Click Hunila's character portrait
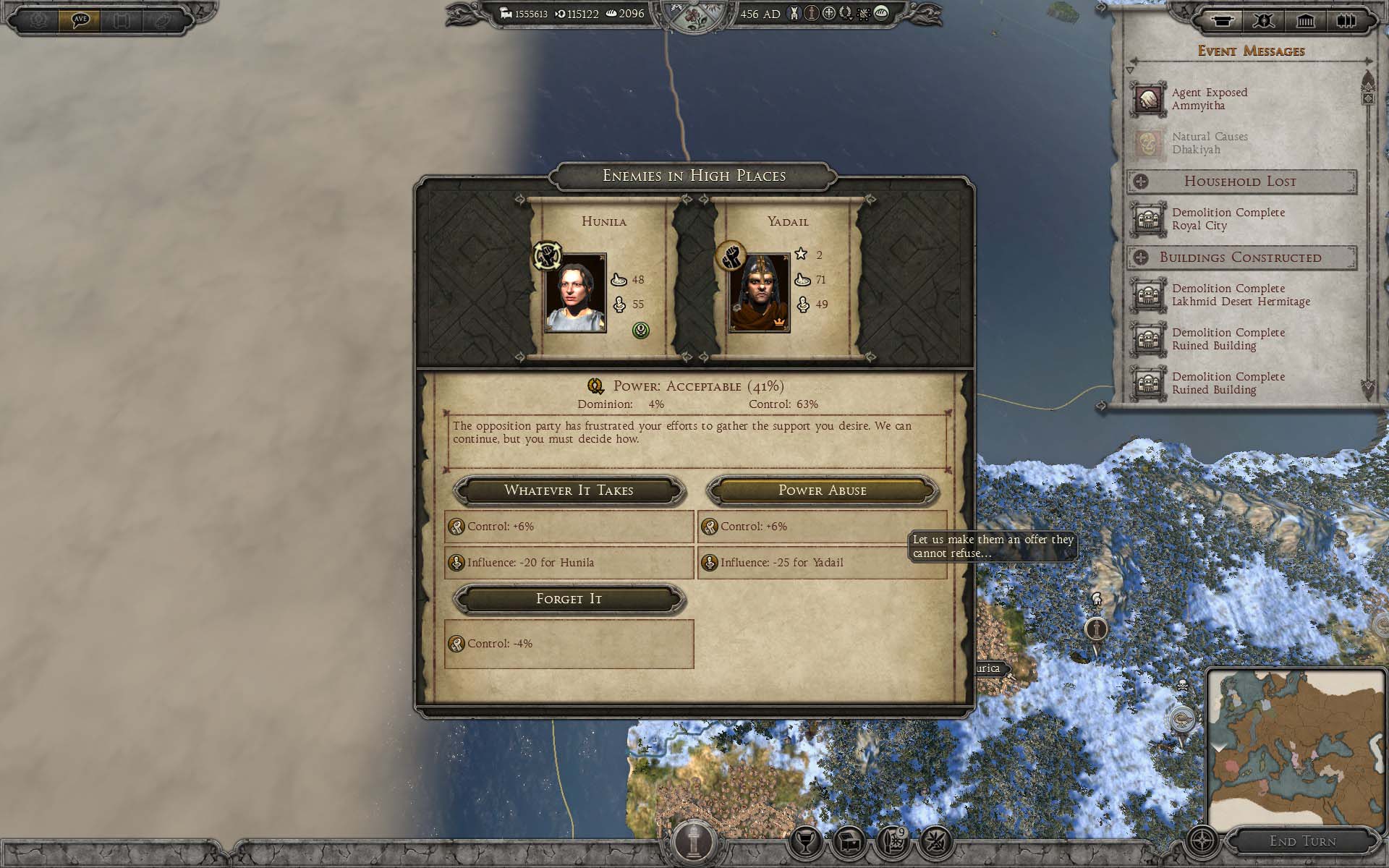This screenshot has width=1389, height=868. click(x=575, y=293)
